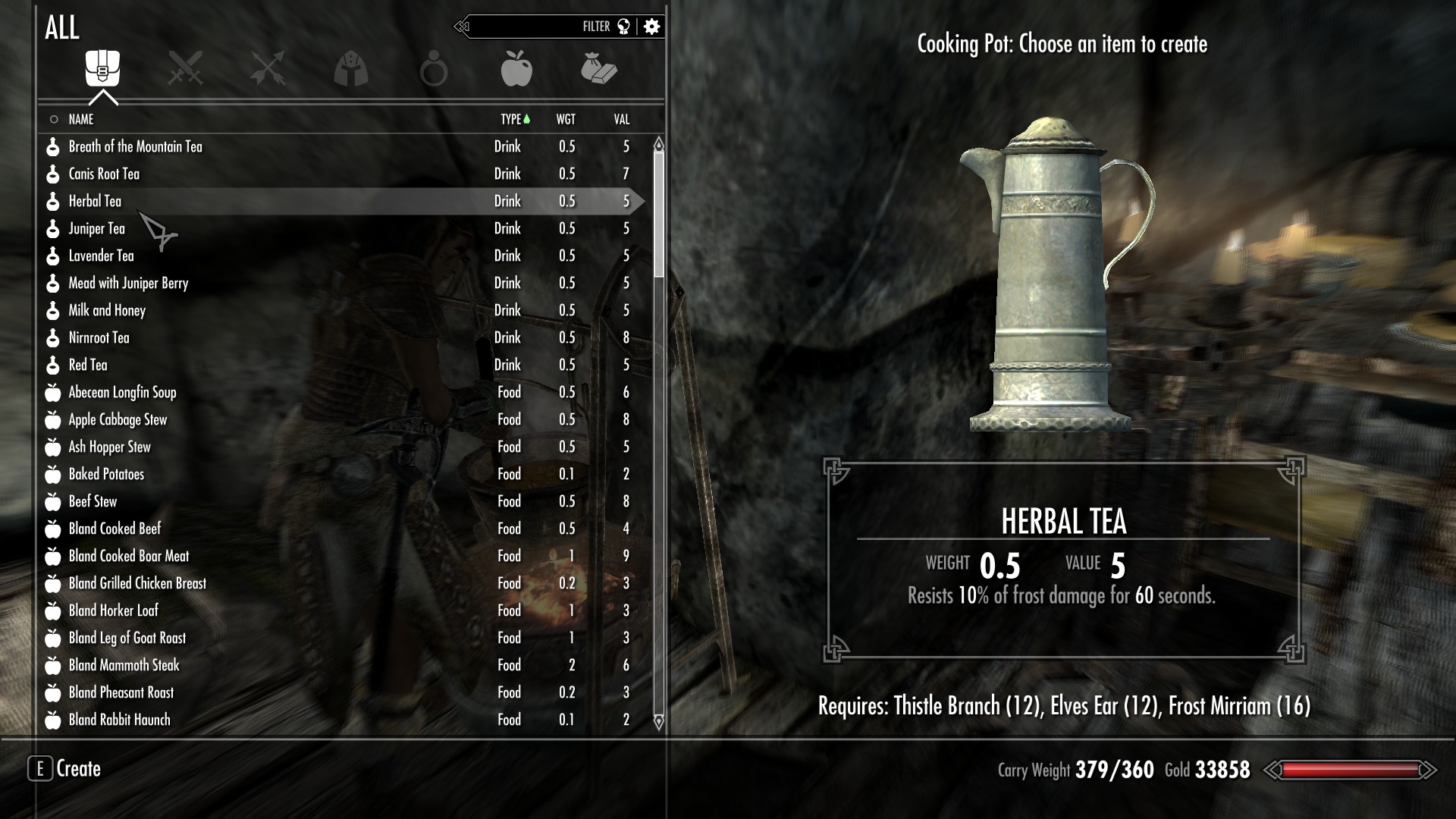
Task: Select Breath of the Mountain Tea recipe
Action: tap(136, 146)
